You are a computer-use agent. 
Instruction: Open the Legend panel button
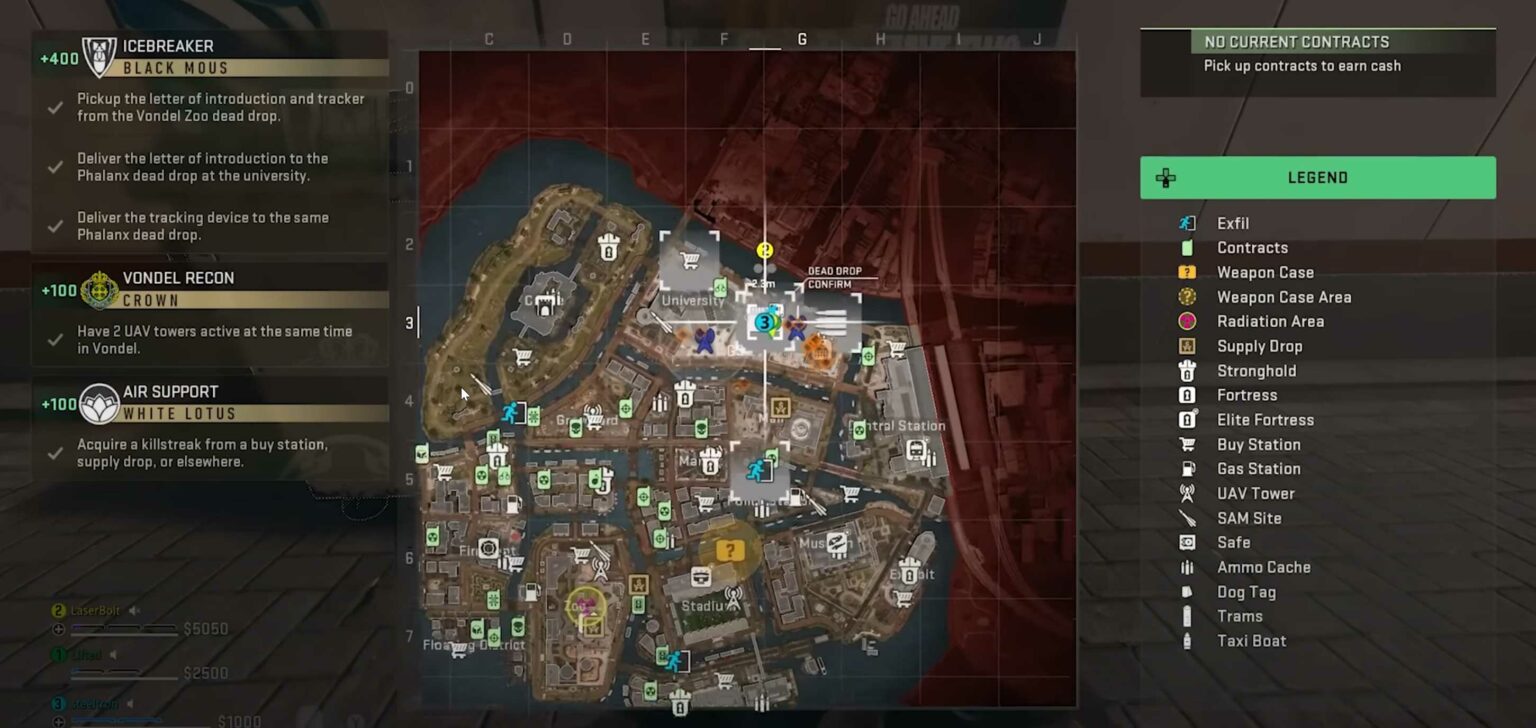pos(1317,177)
